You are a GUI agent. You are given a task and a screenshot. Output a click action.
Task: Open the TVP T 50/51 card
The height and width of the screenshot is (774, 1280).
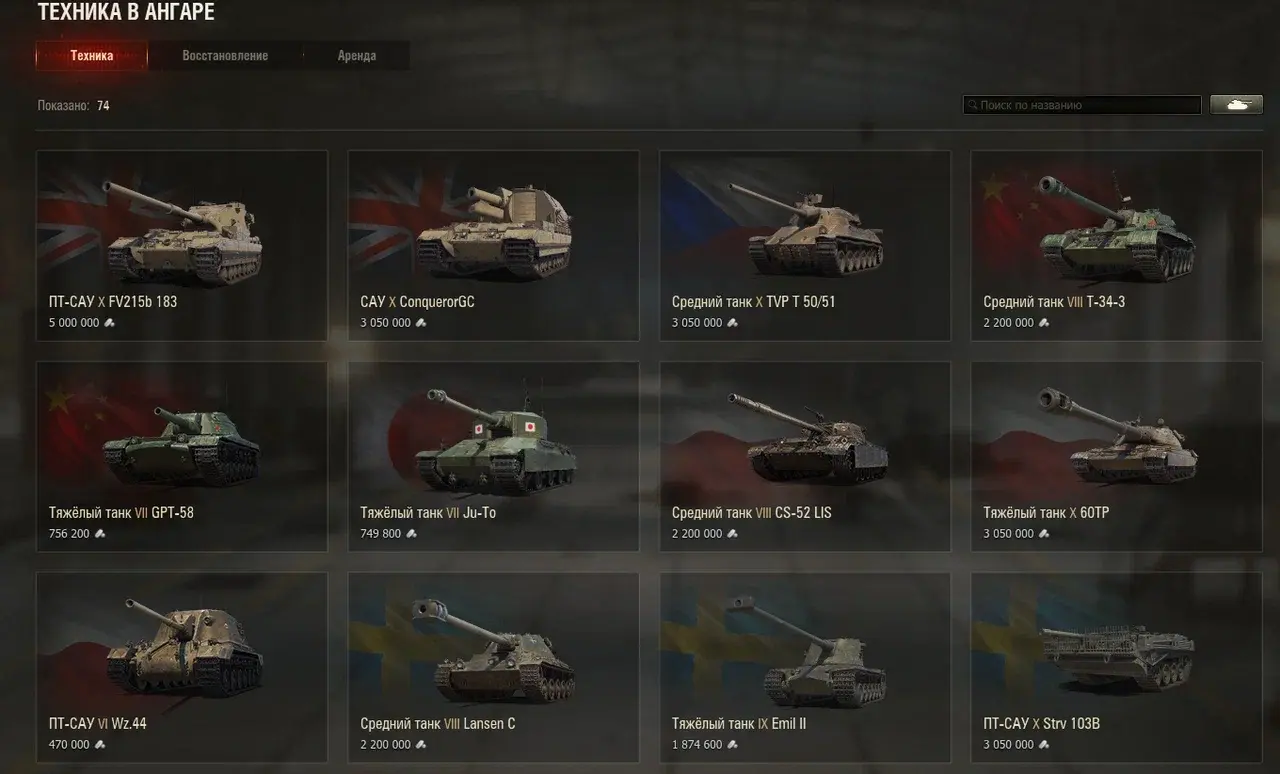click(805, 245)
